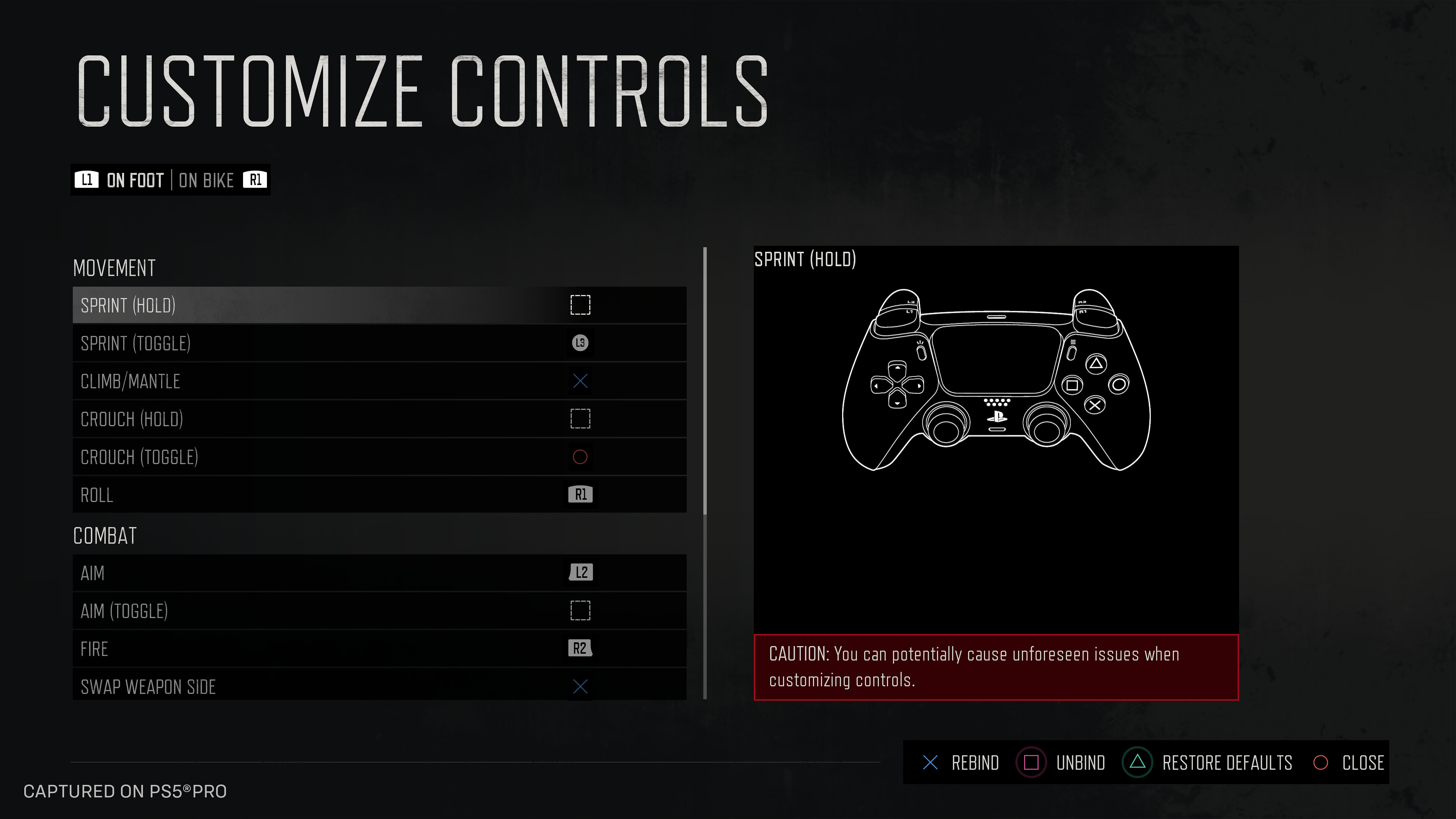Select the Crouch (Toggle) row
This screenshot has width=1456, height=819.
(x=379, y=457)
